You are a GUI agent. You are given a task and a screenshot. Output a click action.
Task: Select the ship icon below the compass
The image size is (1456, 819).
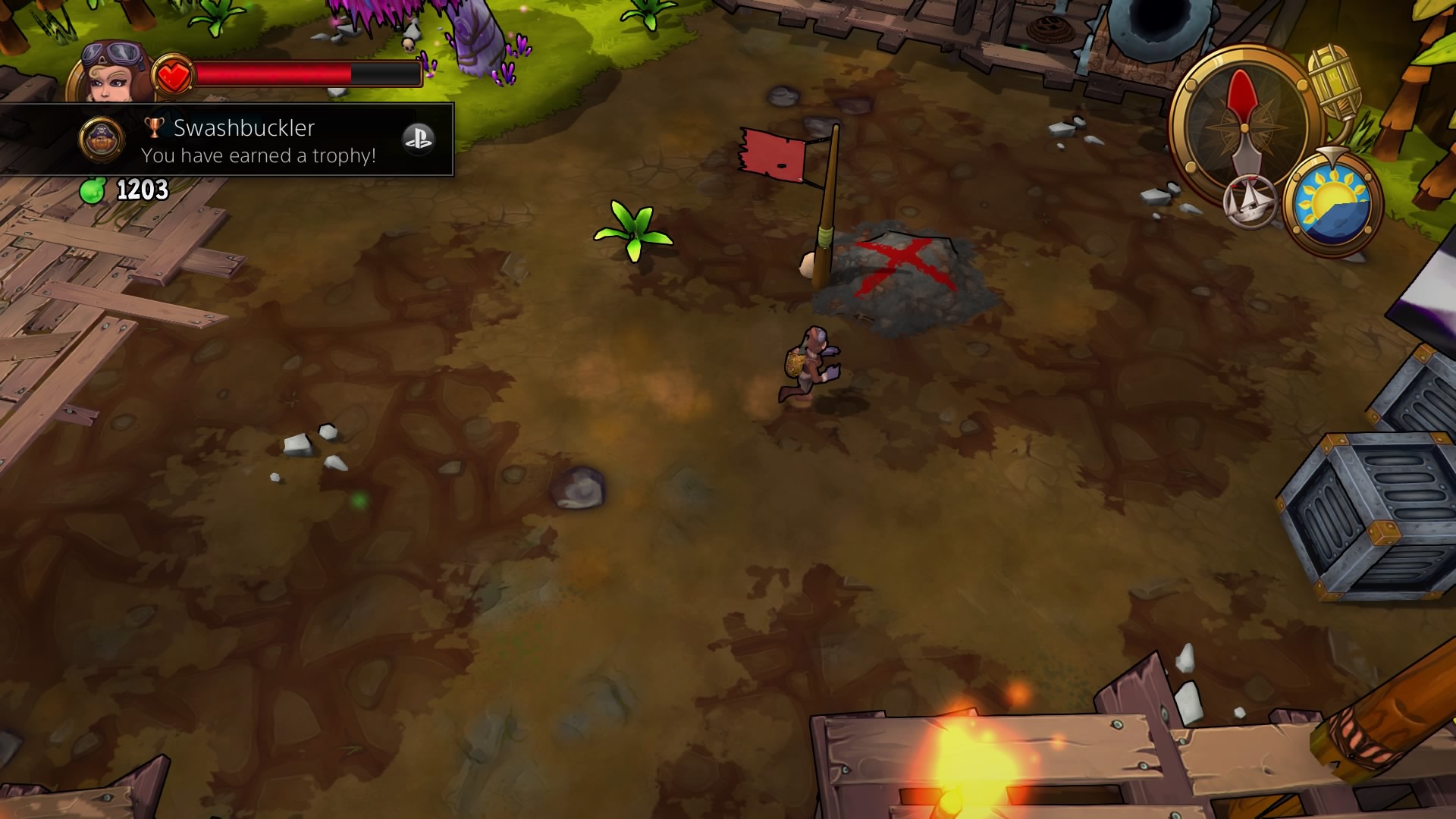tap(1248, 200)
